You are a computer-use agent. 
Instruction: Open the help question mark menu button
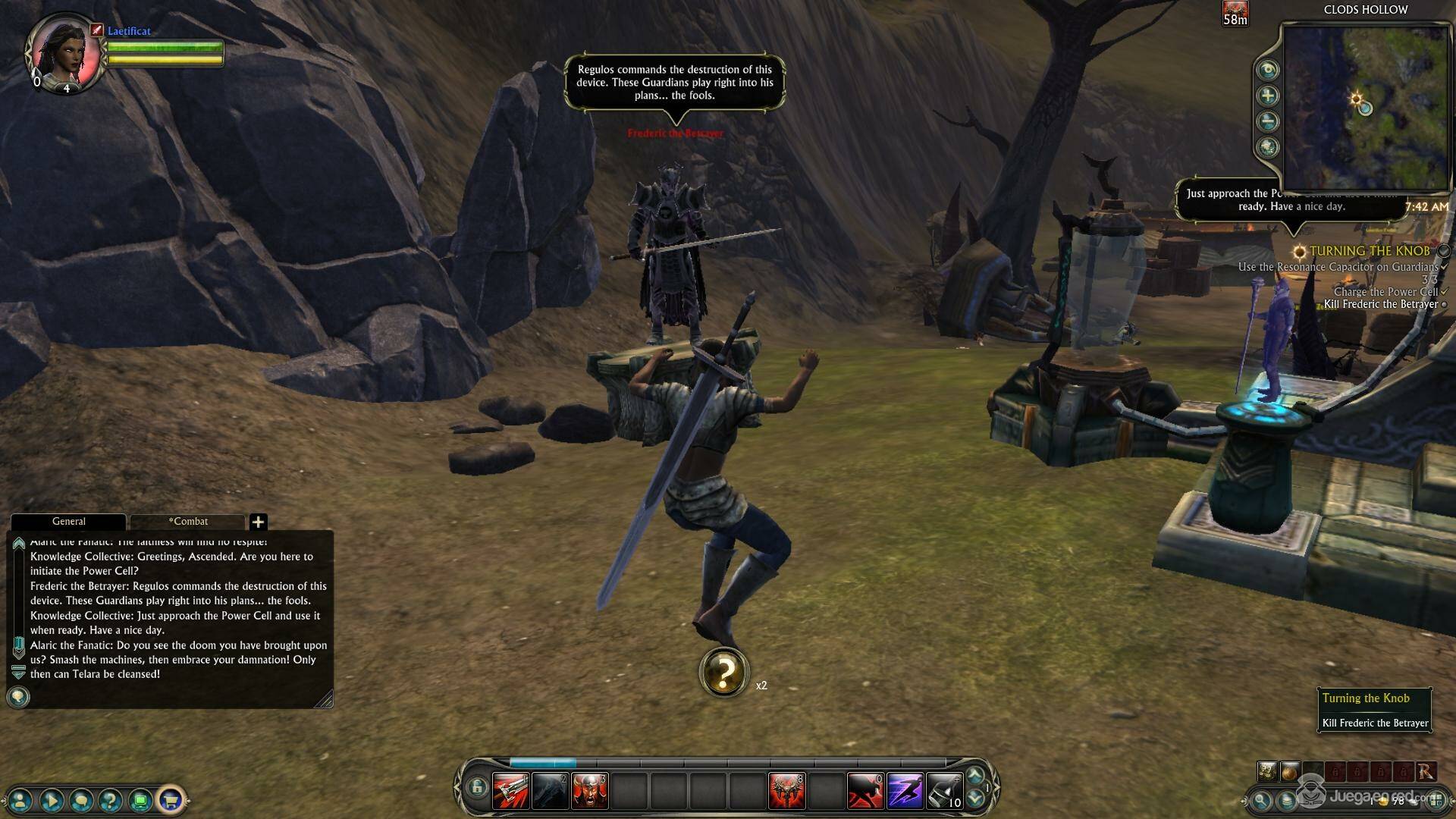click(111, 799)
